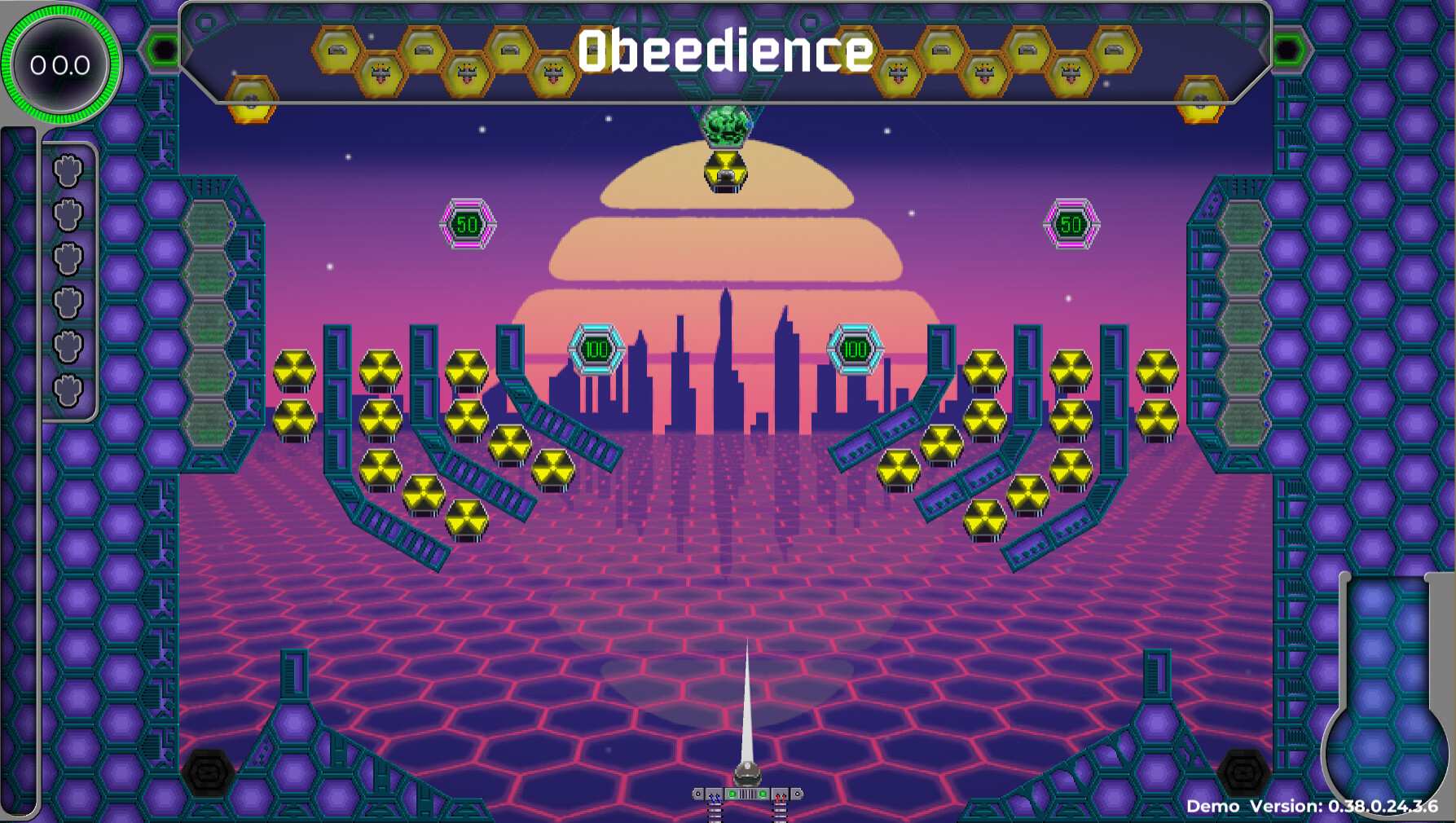
Task: Click a yellow hexagon brick with the car emblem
Action: click(x=335, y=51)
